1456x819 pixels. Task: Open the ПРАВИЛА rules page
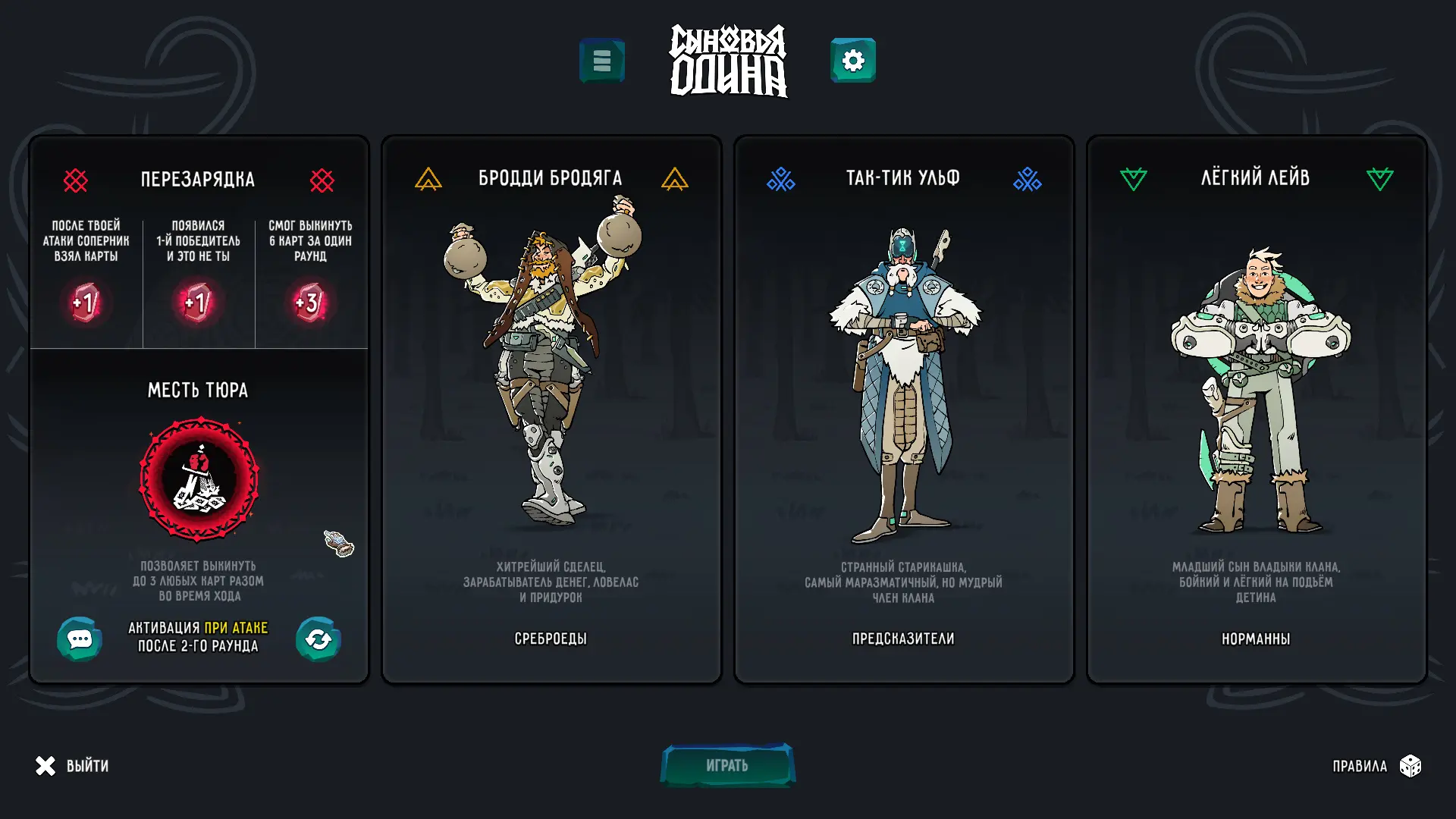(x=1376, y=766)
